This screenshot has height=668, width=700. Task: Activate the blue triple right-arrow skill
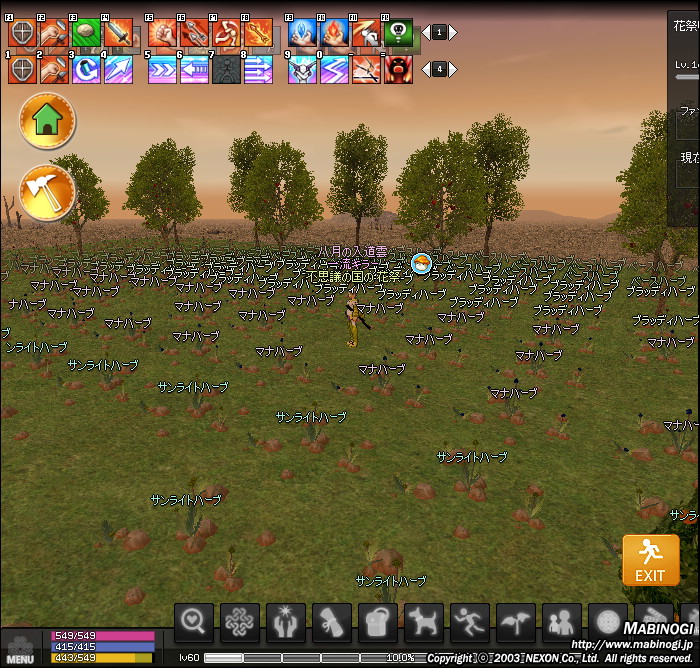point(162,69)
